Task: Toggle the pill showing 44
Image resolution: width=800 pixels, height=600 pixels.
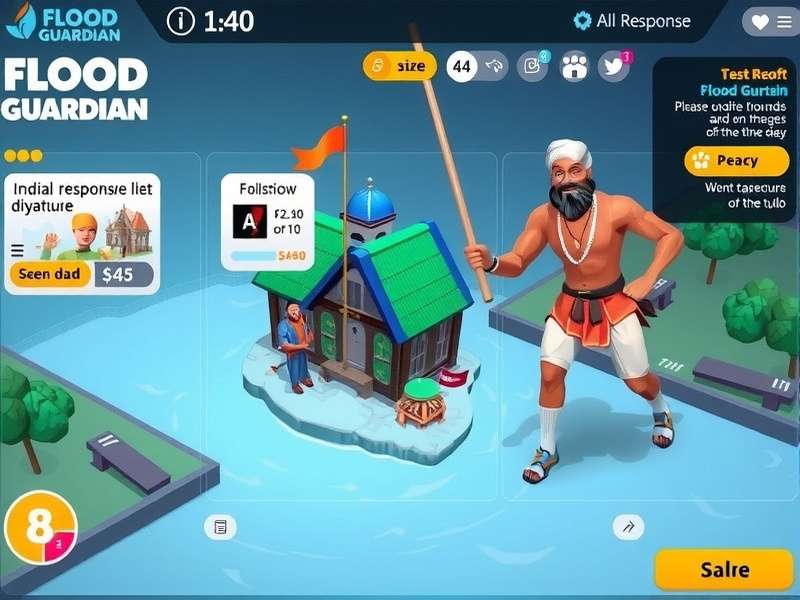Action: (x=477, y=67)
